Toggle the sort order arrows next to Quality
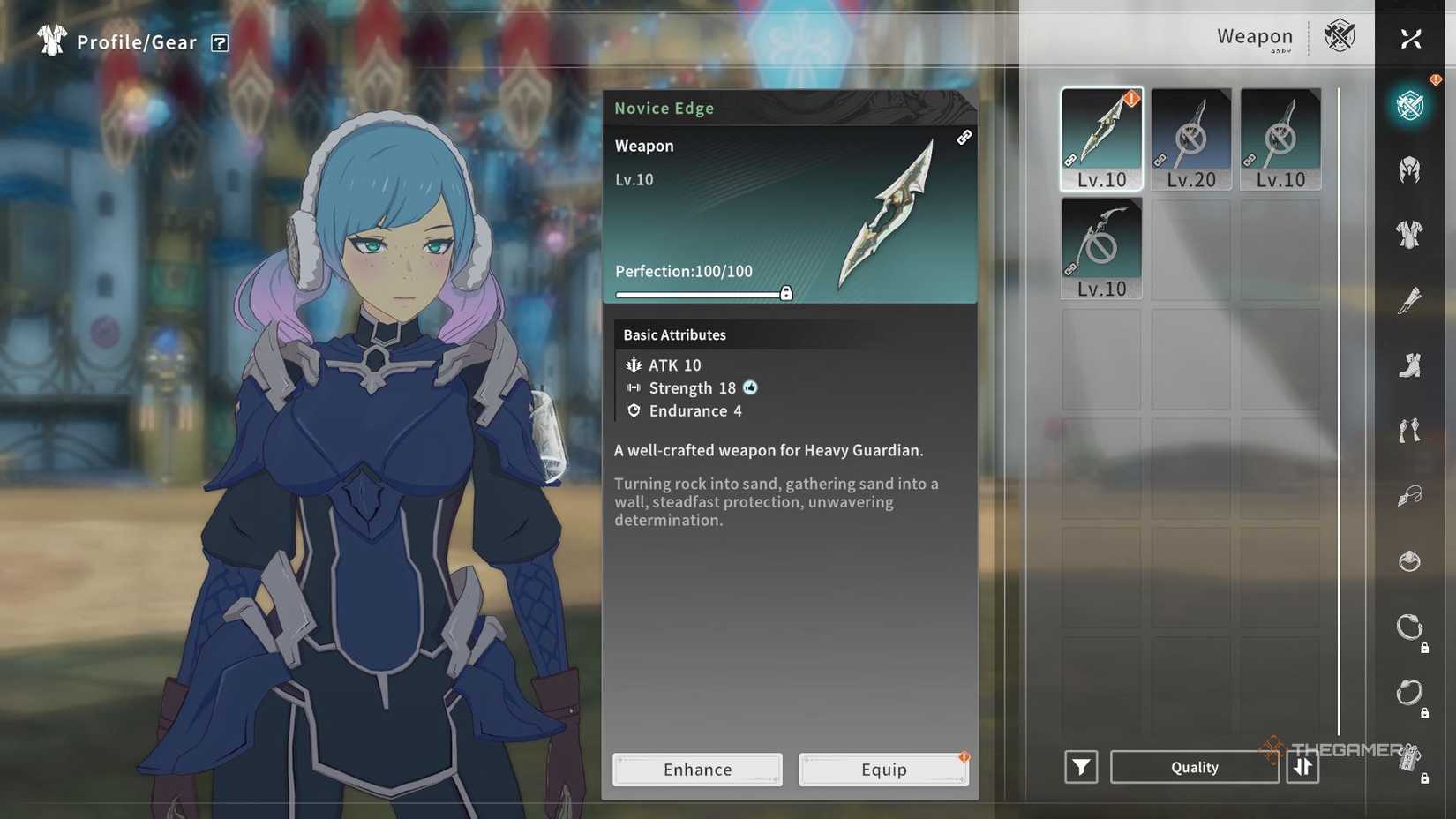 (1302, 767)
